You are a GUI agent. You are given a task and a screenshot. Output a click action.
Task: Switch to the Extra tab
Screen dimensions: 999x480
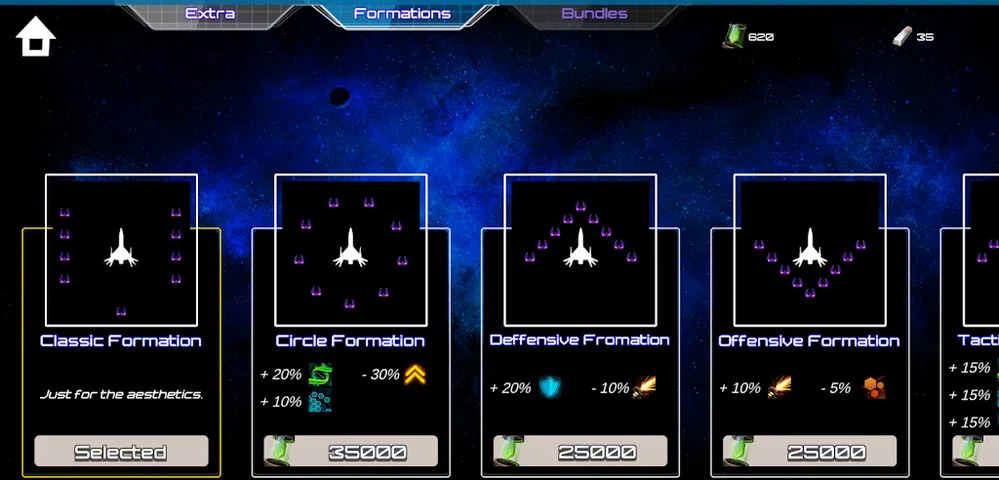coord(210,14)
